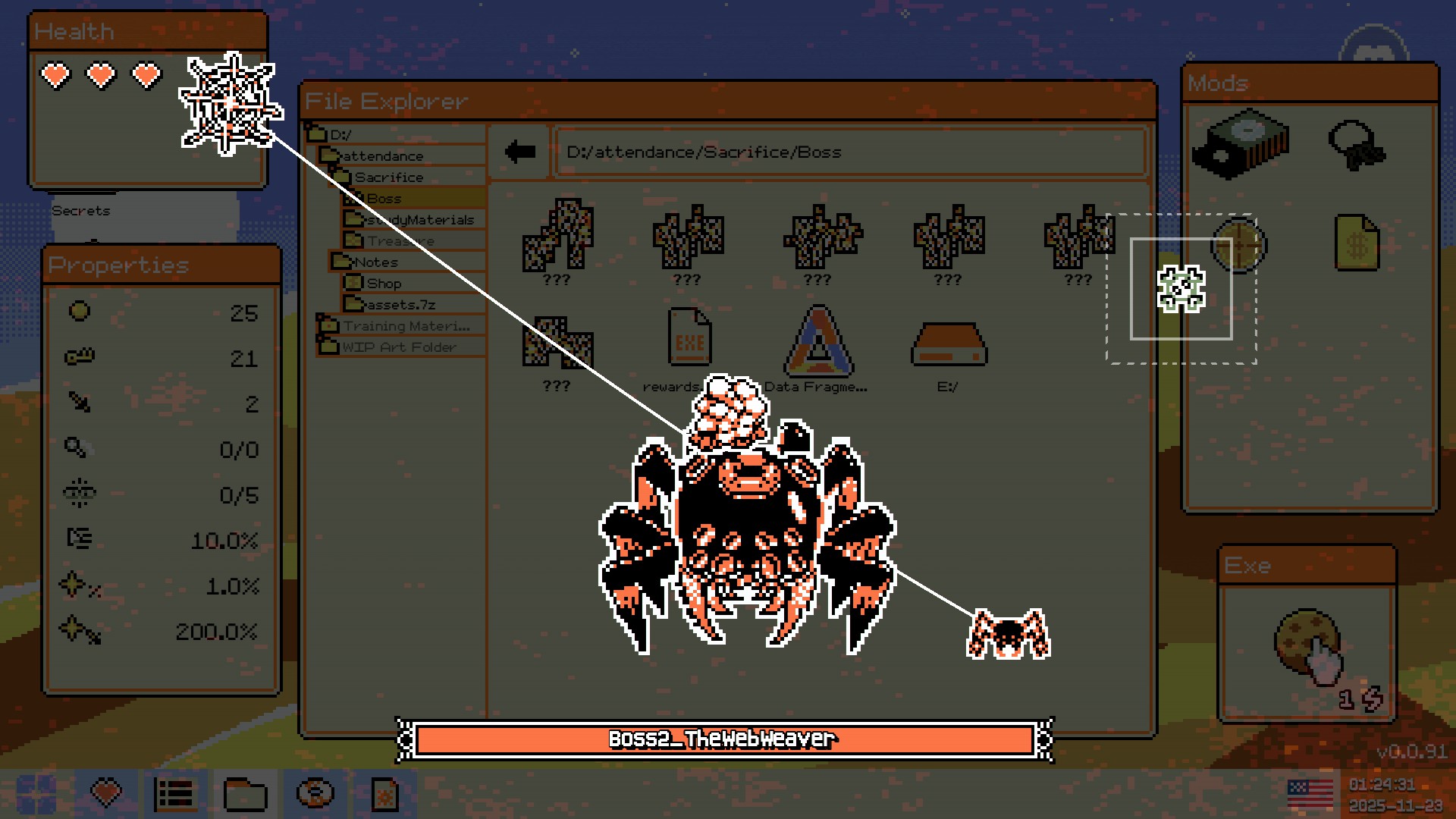Viewport: 1456px width, 819px height.
Task: Select the dollar sign document mod
Action: click(x=1357, y=243)
